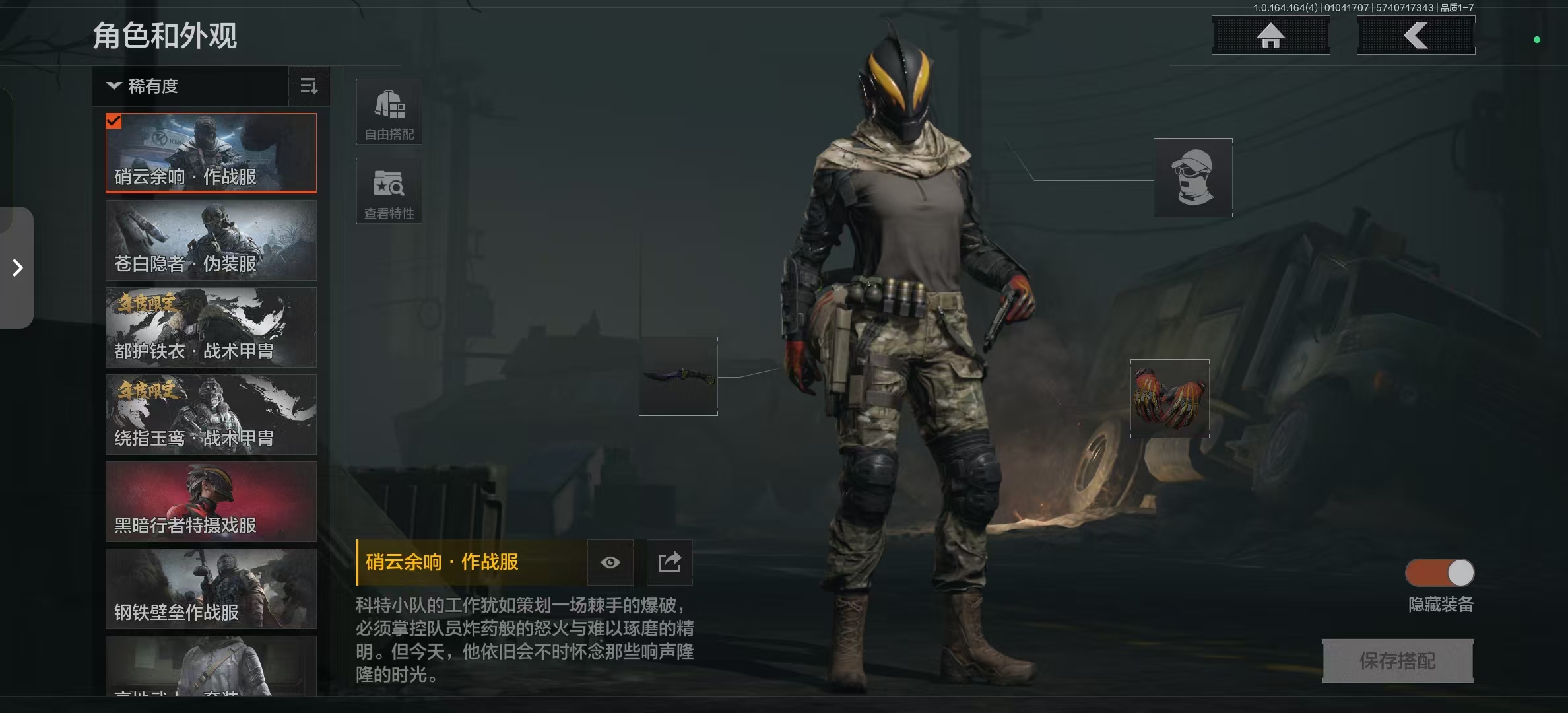This screenshot has height=713, width=1568.
Task: Choose the 苍白隐者·伪装服 outfit
Action: [x=211, y=240]
